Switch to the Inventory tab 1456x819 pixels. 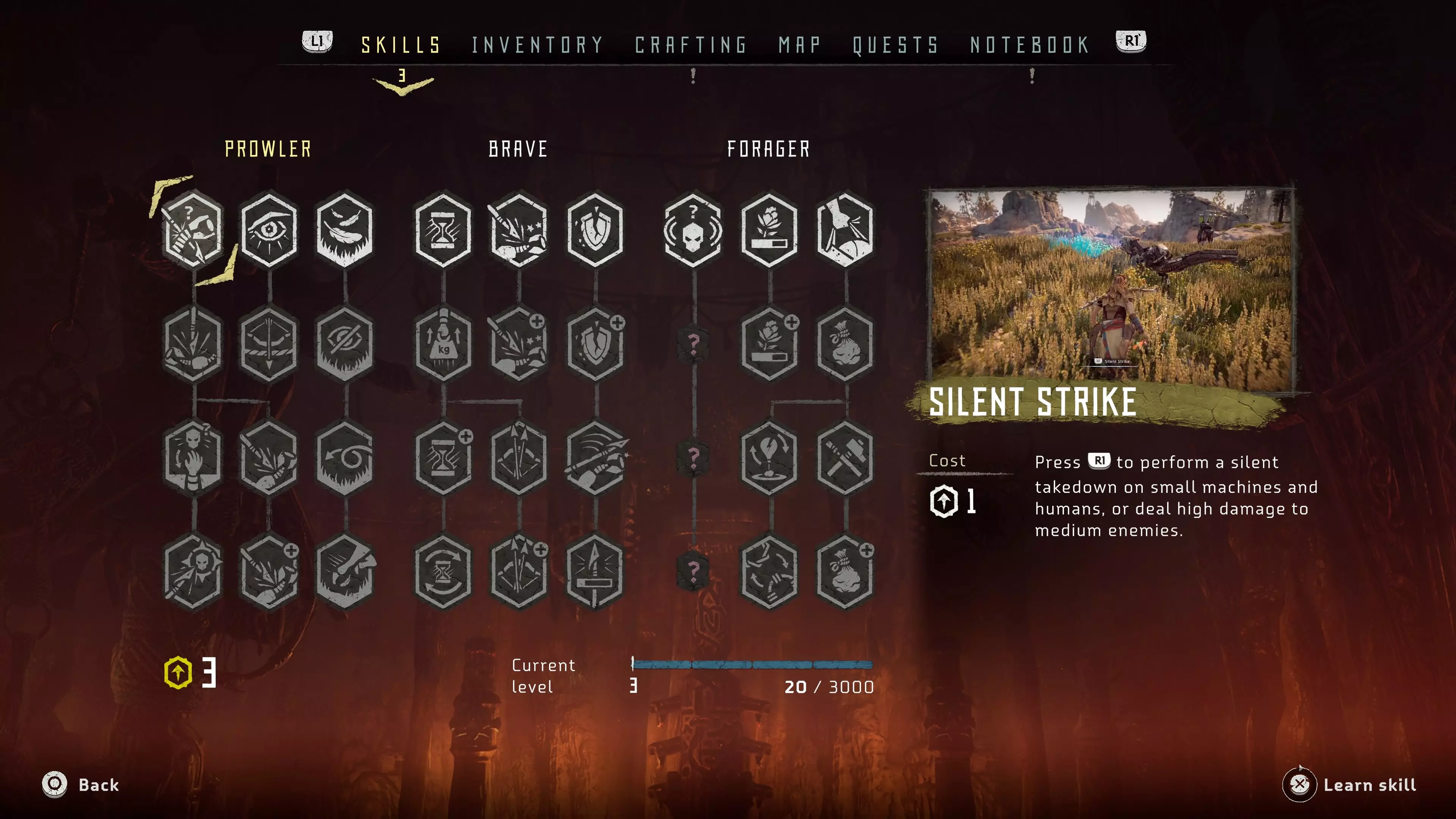tap(537, 45)
